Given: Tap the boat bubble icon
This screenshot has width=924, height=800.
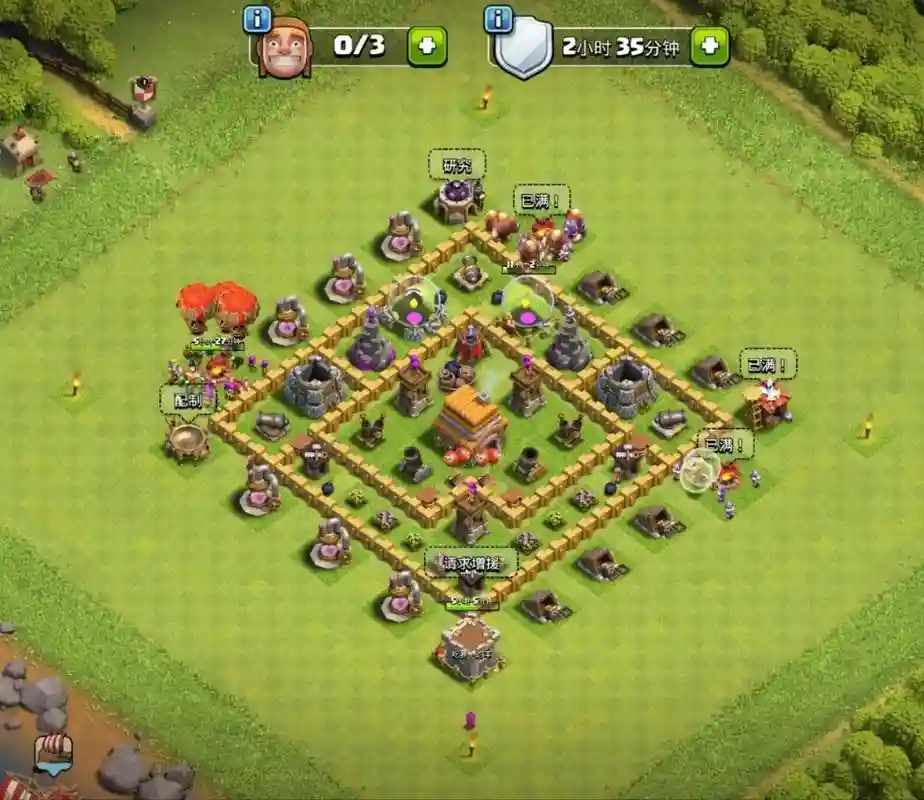Looking at the screenshot, I should tap(51, 752).
